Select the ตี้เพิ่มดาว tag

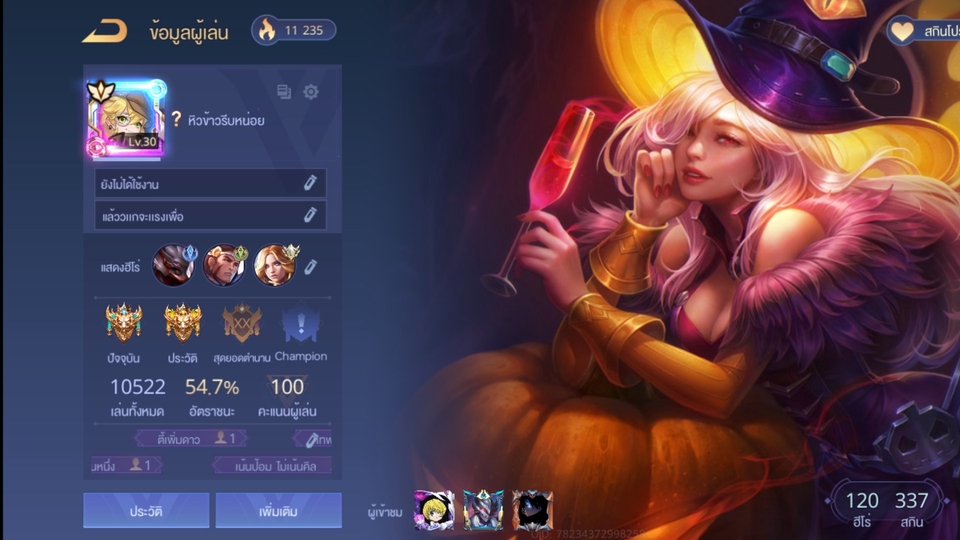190,438
